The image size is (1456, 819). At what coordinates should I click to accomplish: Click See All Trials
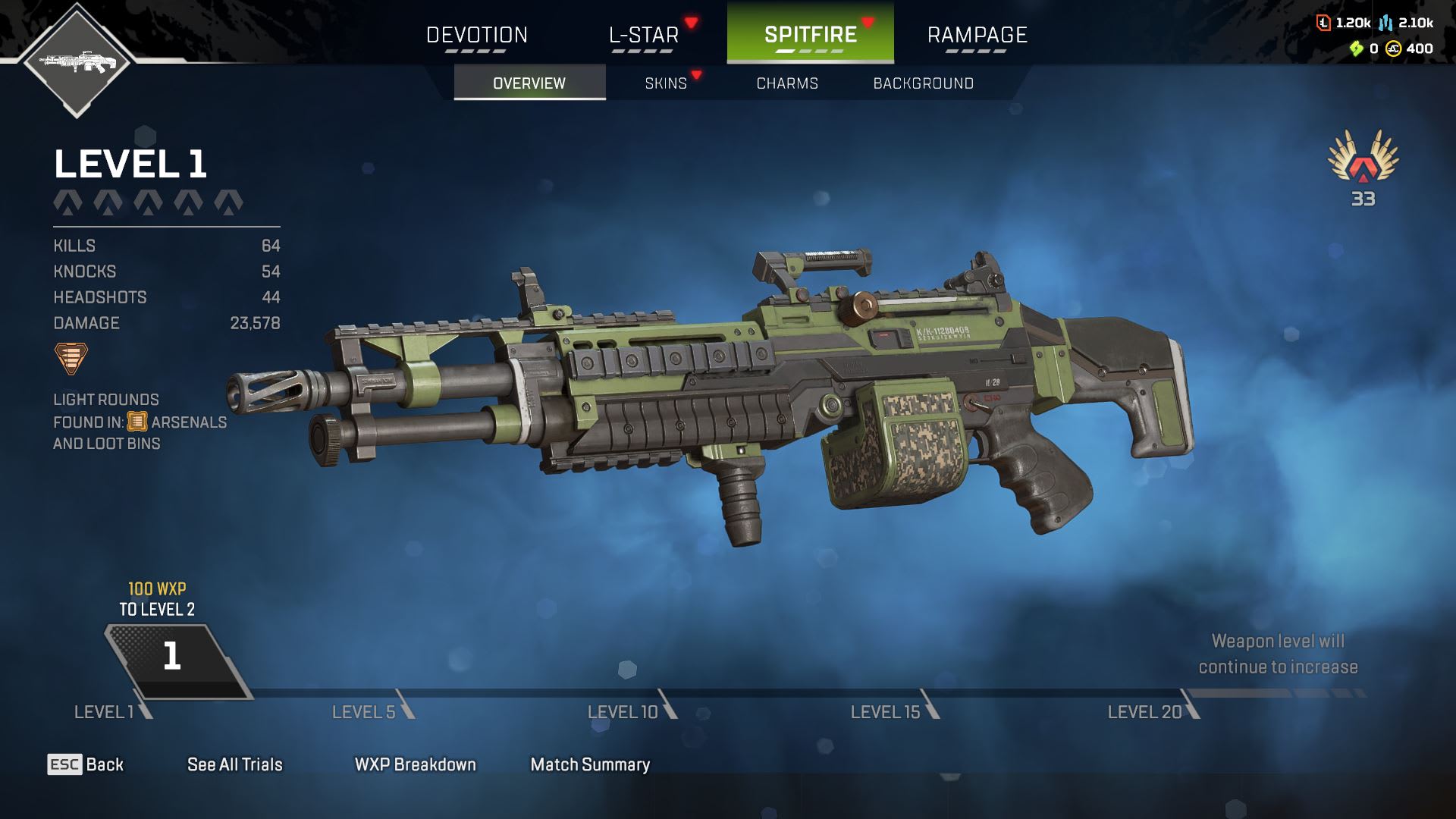234,764
